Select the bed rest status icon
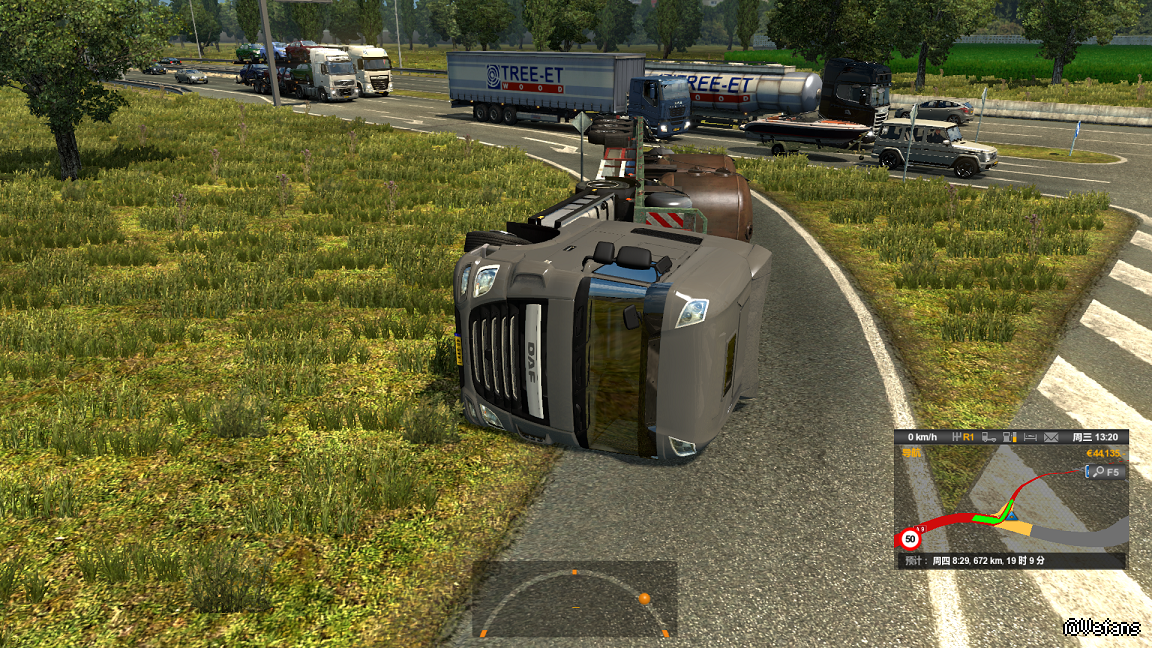 point(1030,437)
